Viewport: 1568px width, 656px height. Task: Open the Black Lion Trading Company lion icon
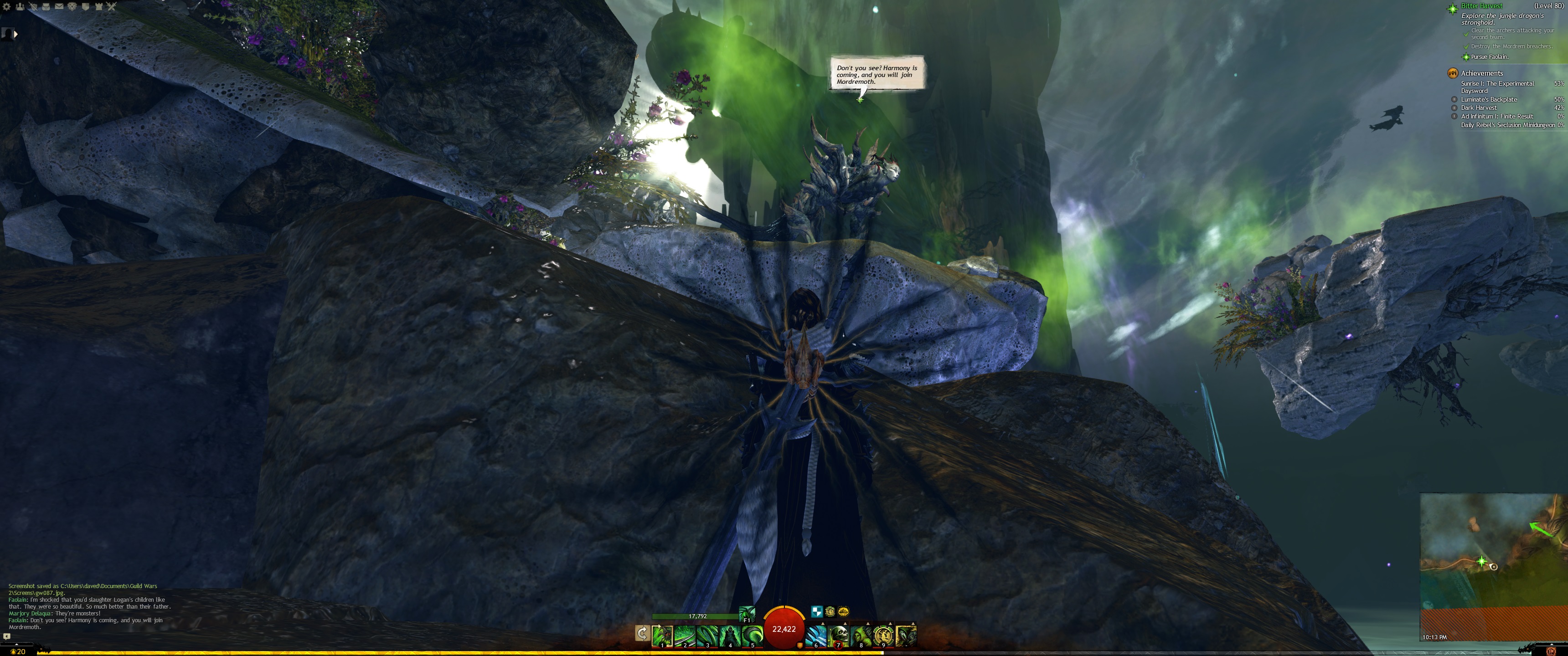72,7
